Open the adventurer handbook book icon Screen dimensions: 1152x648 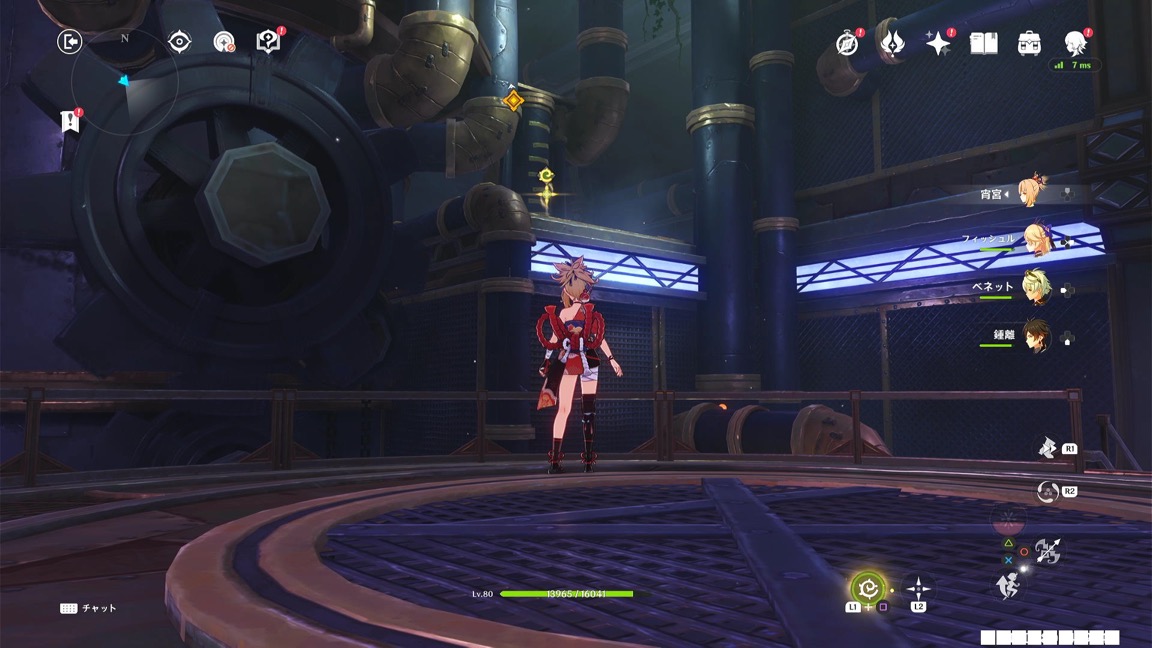tap(983, 43)
